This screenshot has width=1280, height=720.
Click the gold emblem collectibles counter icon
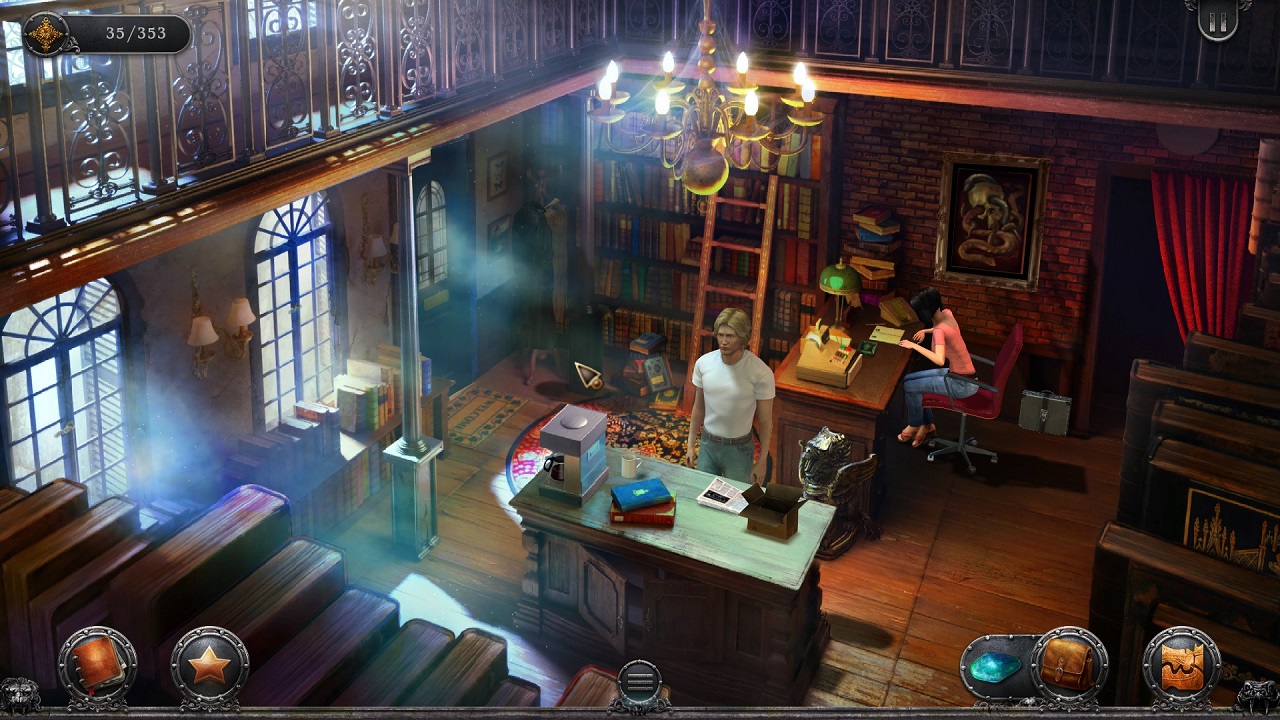pos(46,33)
